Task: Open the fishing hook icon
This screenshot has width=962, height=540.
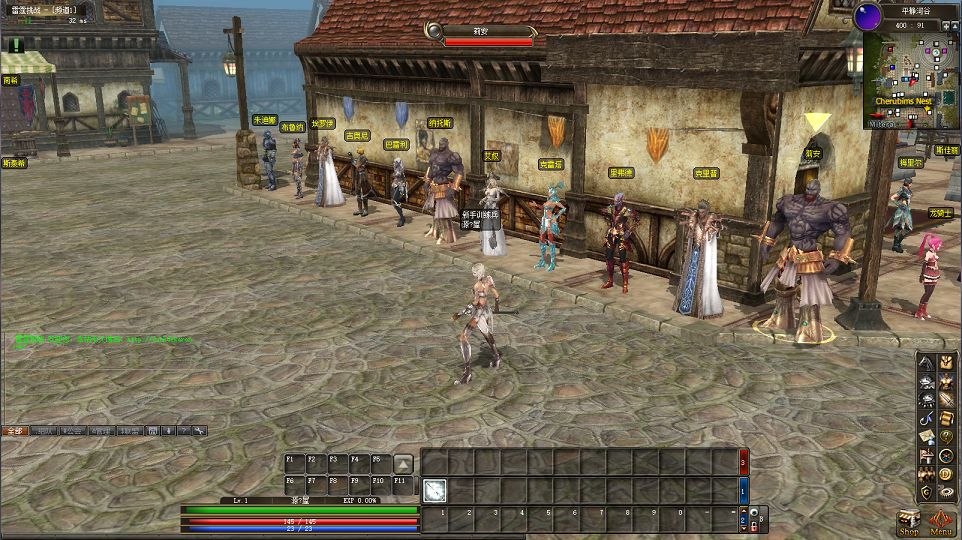Action: click(926, 419)
